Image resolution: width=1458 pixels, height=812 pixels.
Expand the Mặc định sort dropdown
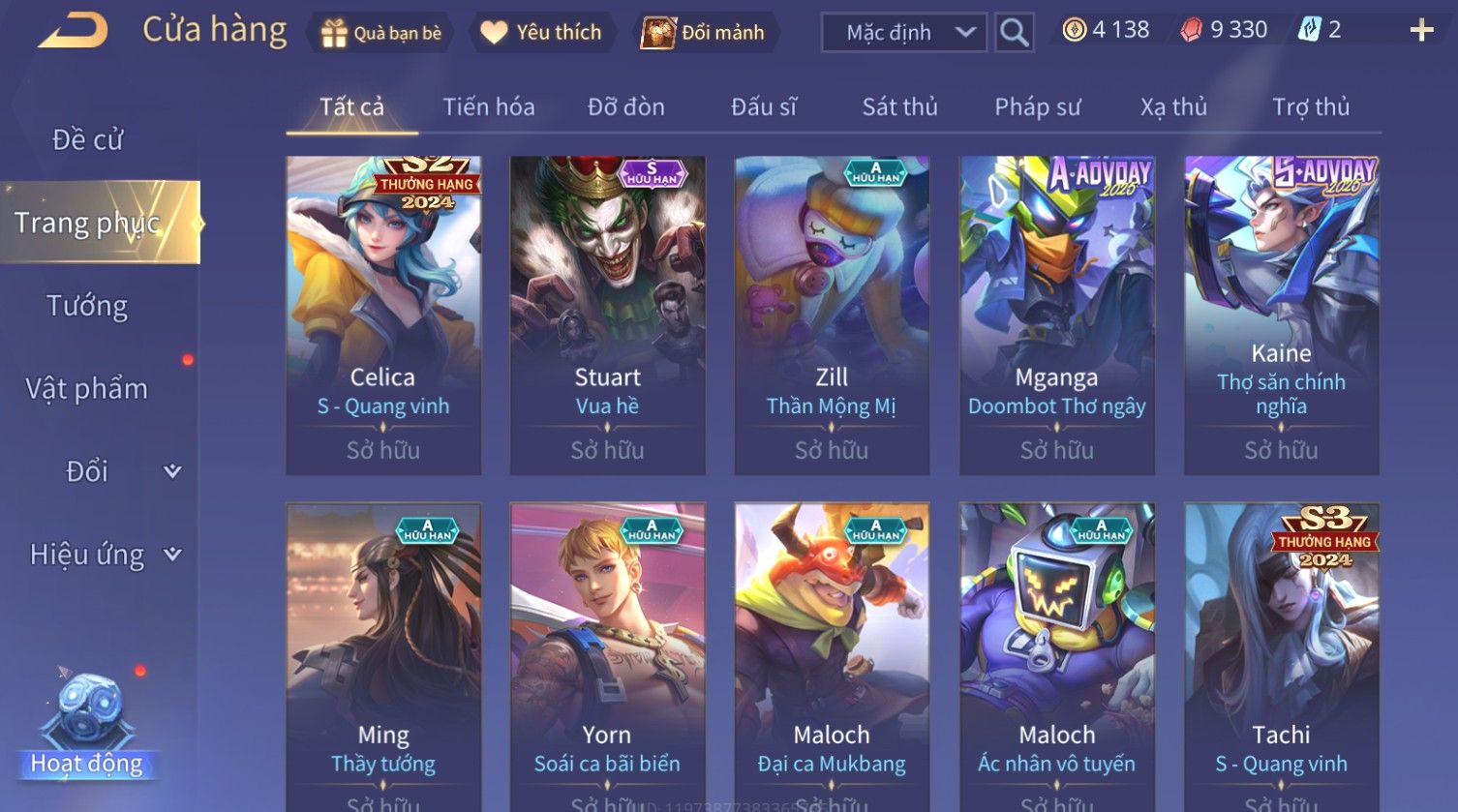point(904,33)
